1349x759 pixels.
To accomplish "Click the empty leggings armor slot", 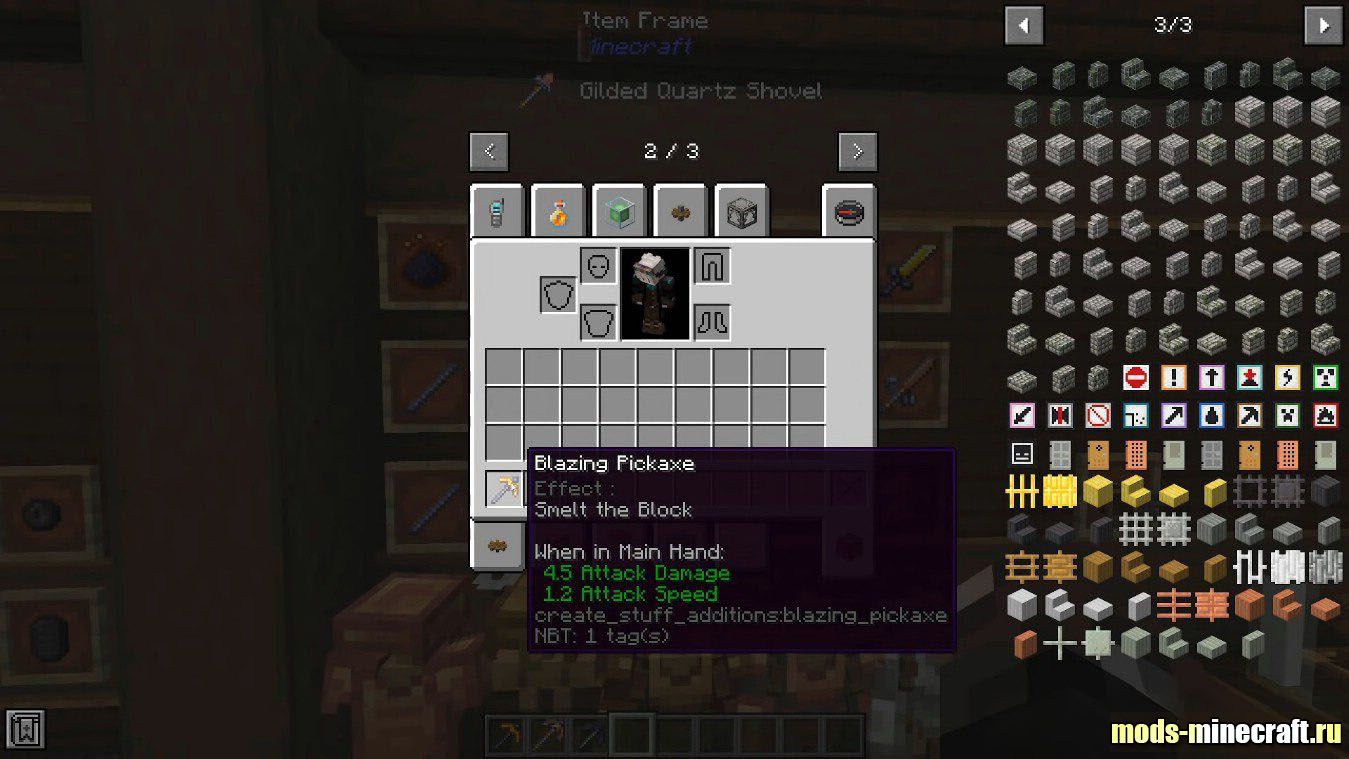I will click(x=712, y=266).
